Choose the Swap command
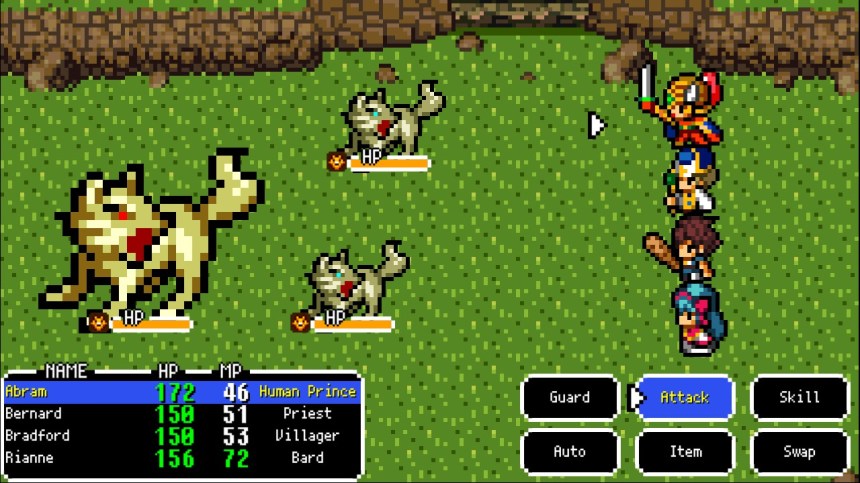The width and height of the screenshot is (860, 483). tap(799, 452)
